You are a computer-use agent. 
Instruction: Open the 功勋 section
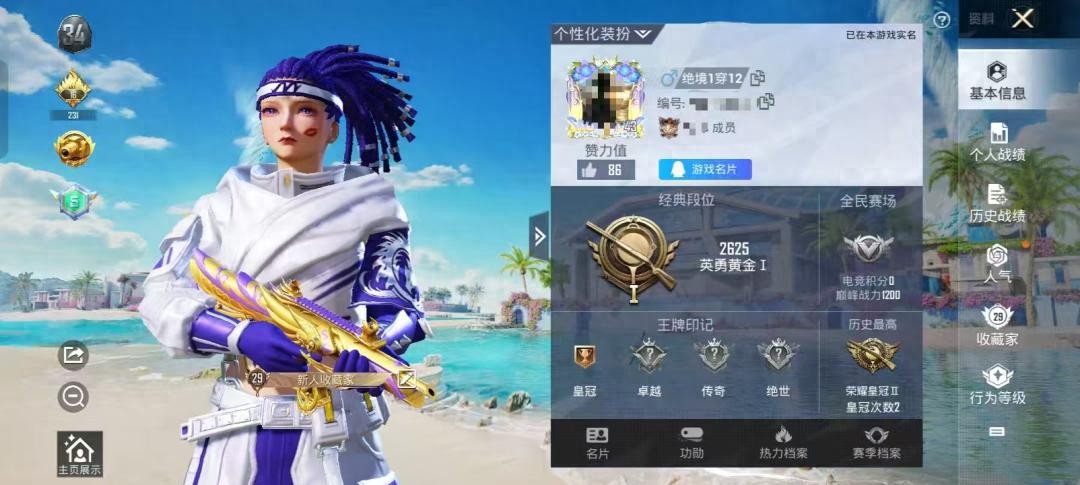click(x=691, y=443)
